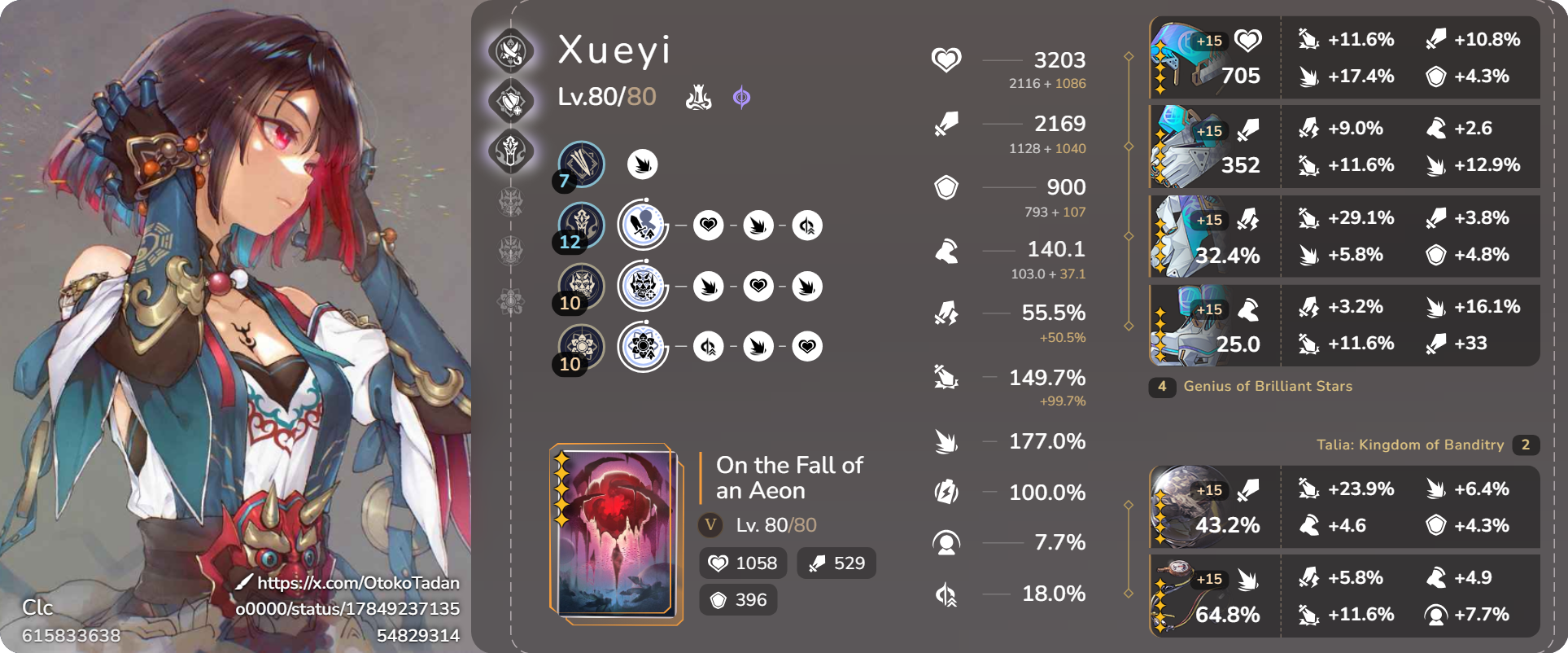
Task: Click the Energy Regeneration stat icon
Action: pos(945,492)
